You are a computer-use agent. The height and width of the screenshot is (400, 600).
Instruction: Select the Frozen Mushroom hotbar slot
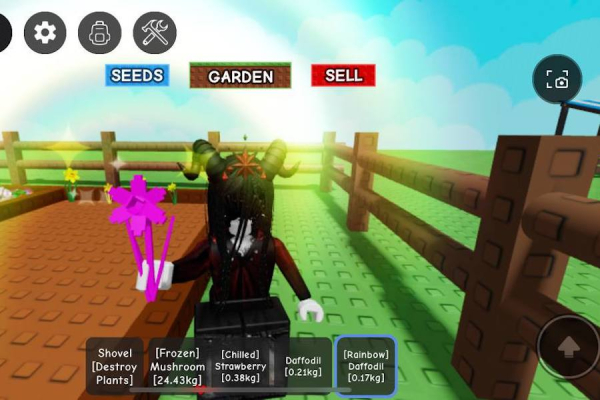coord(179,366)
